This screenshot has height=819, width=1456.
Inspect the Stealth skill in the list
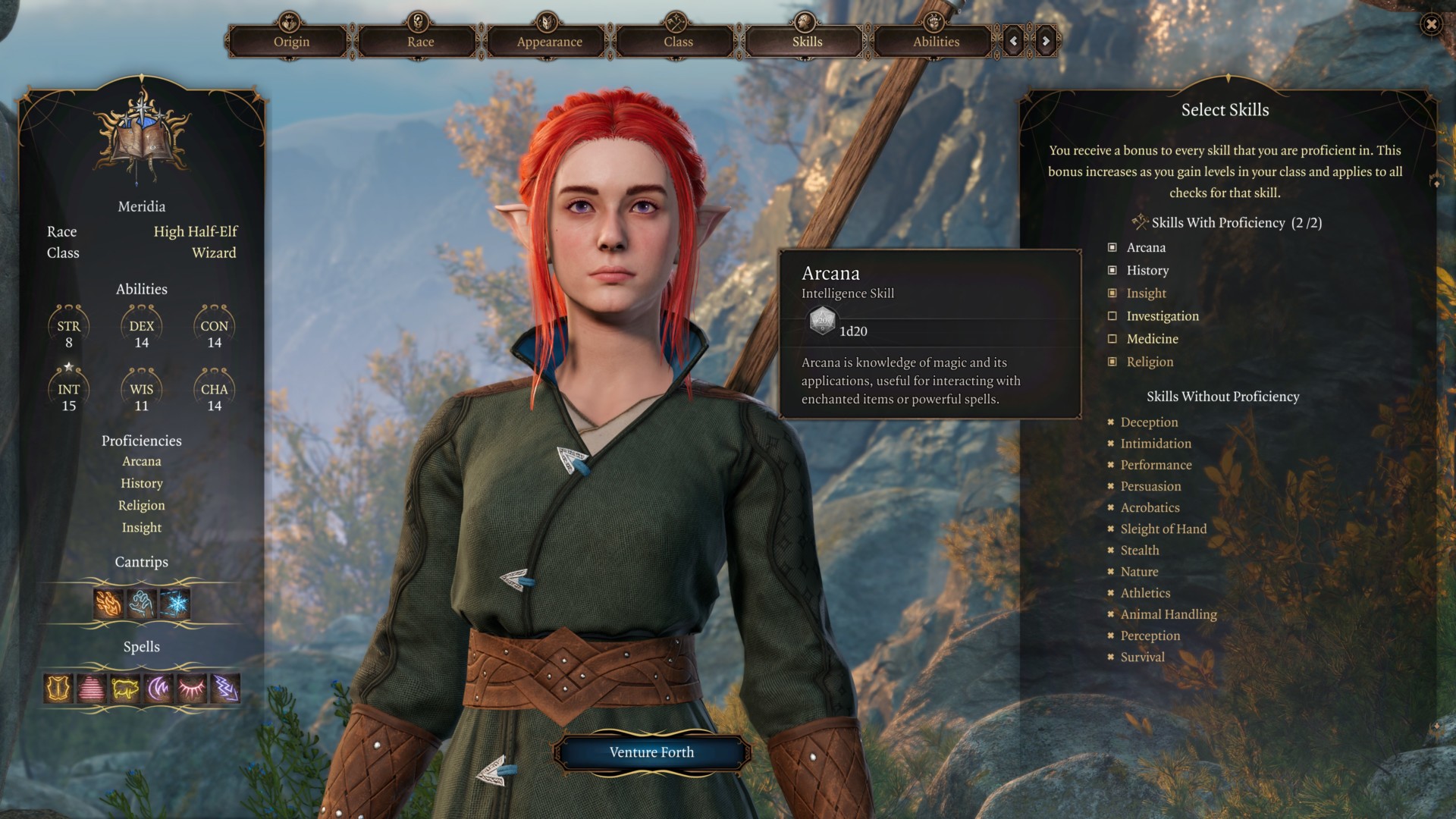click(1140, 551)
